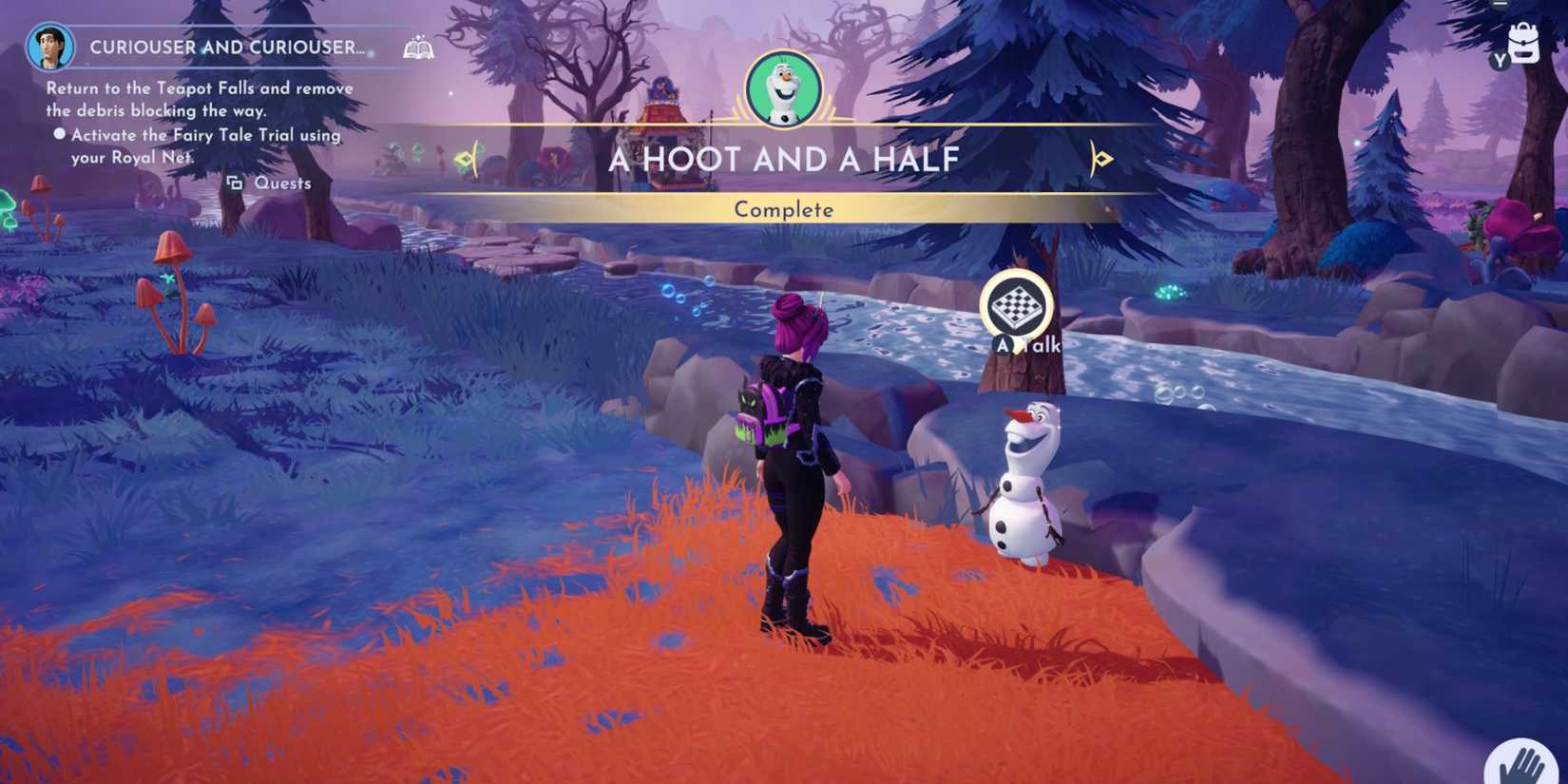This screenshot has height=784, width=1568.
Task: Open the quest journal book icon
Action: 418,48
